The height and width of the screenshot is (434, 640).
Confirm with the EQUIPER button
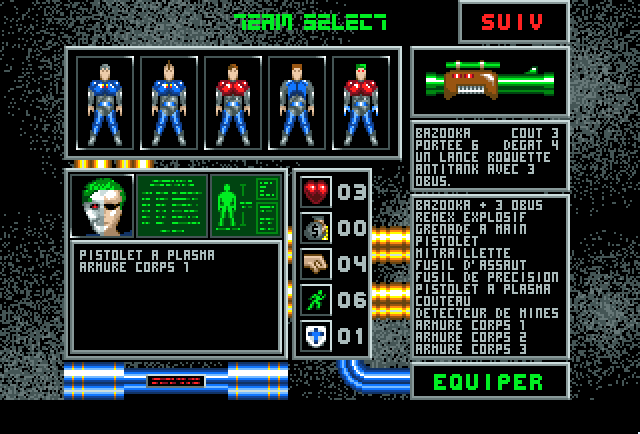click(x=489, y=381)
